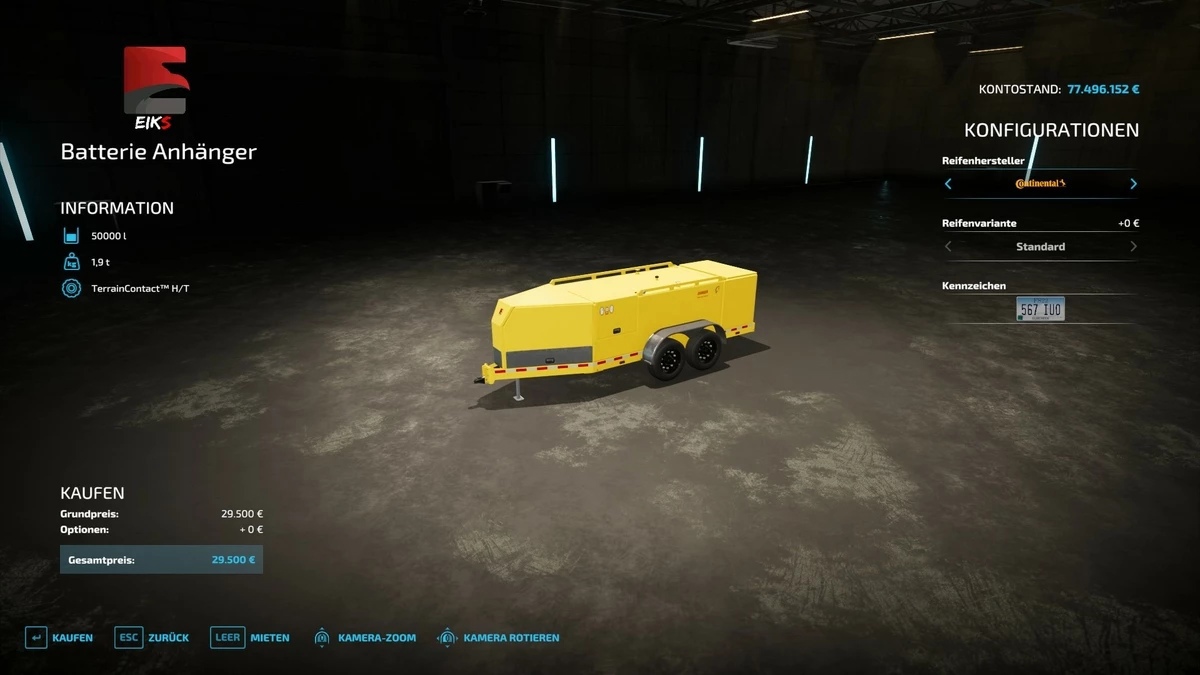Buy the trailer with the Kaufen button
This screenshot has width=1200, height=675.
point(59,638)
